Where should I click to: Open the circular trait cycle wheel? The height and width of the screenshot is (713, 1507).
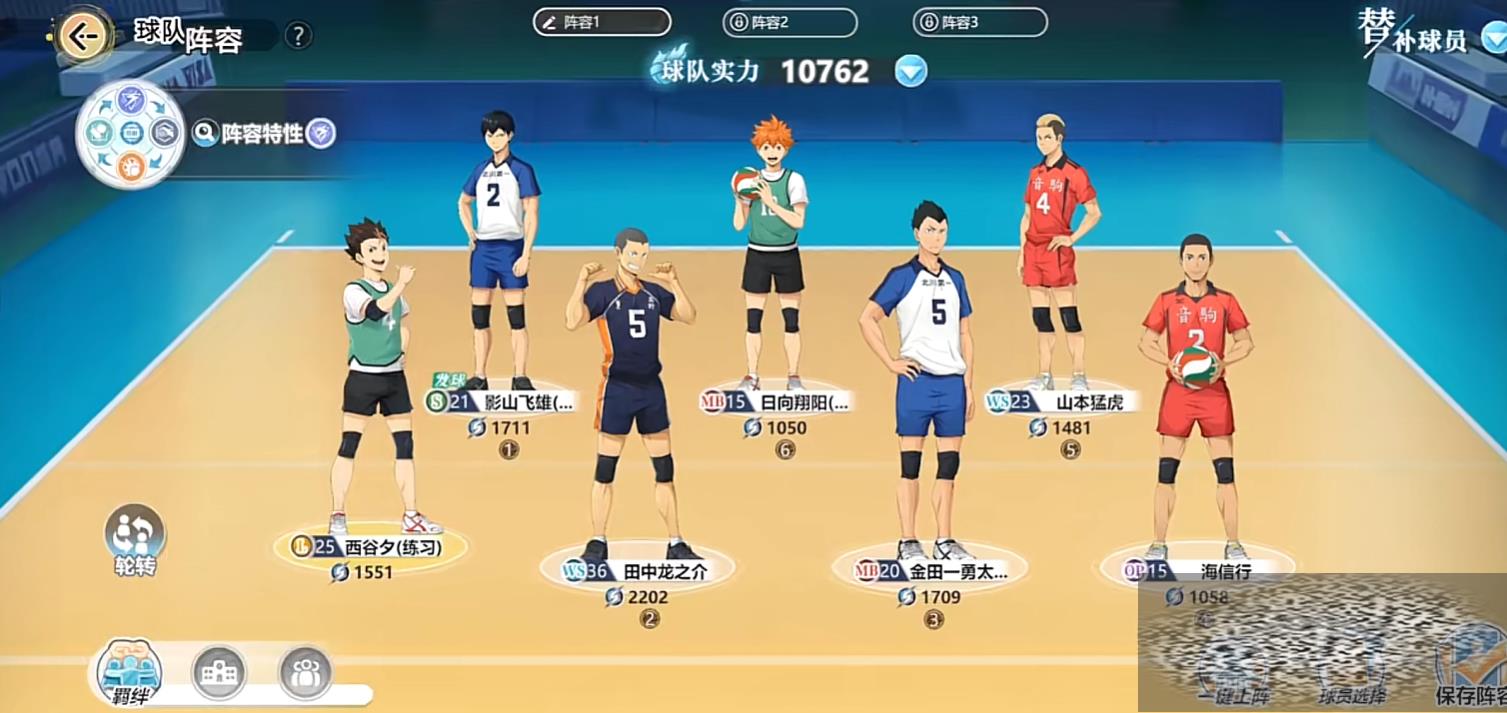[x=131, y=134]
